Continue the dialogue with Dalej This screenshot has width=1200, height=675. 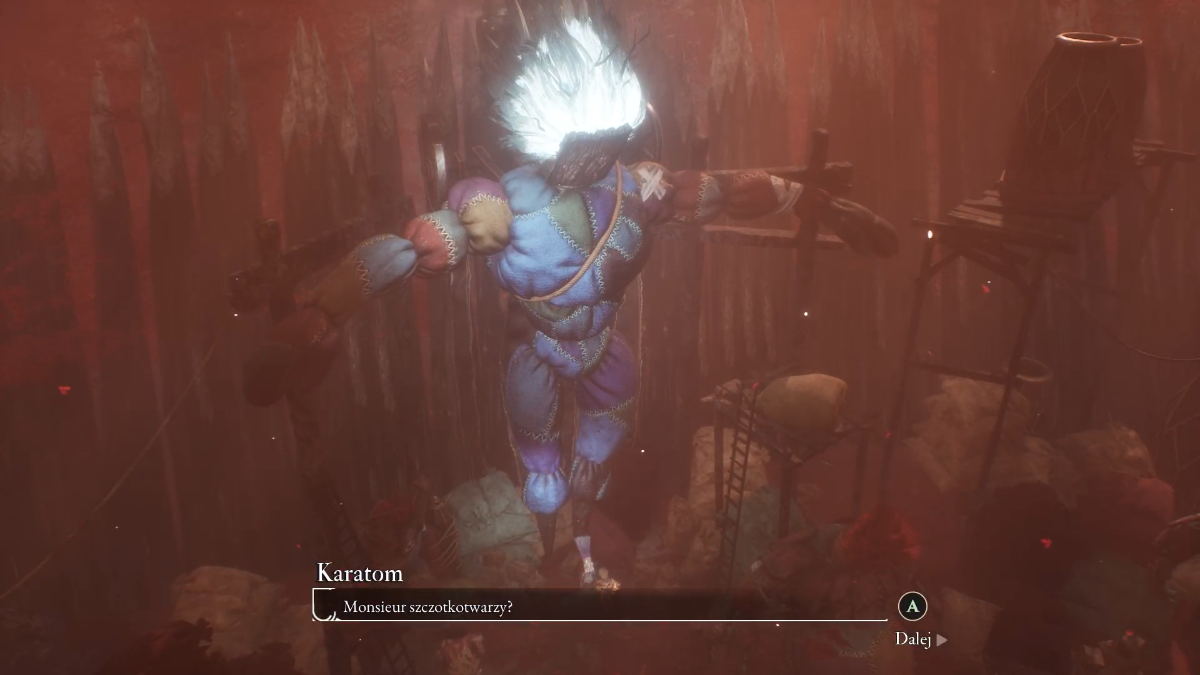(920, 639)
